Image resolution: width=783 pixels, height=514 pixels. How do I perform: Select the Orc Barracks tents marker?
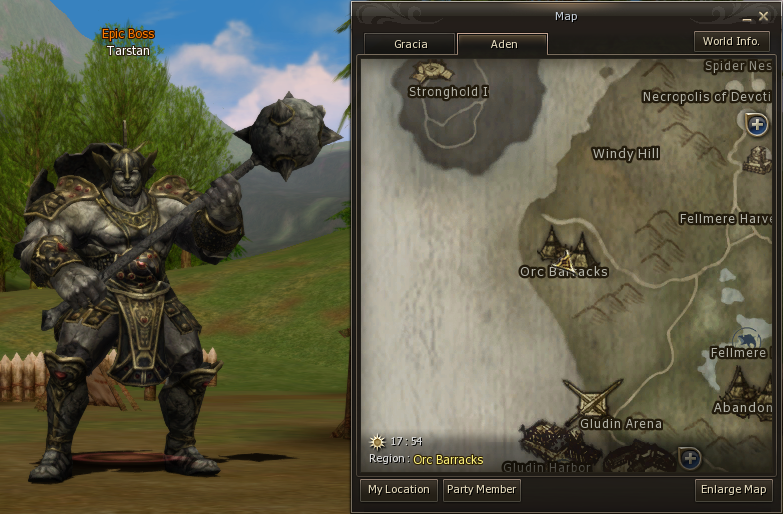point(562,246)
